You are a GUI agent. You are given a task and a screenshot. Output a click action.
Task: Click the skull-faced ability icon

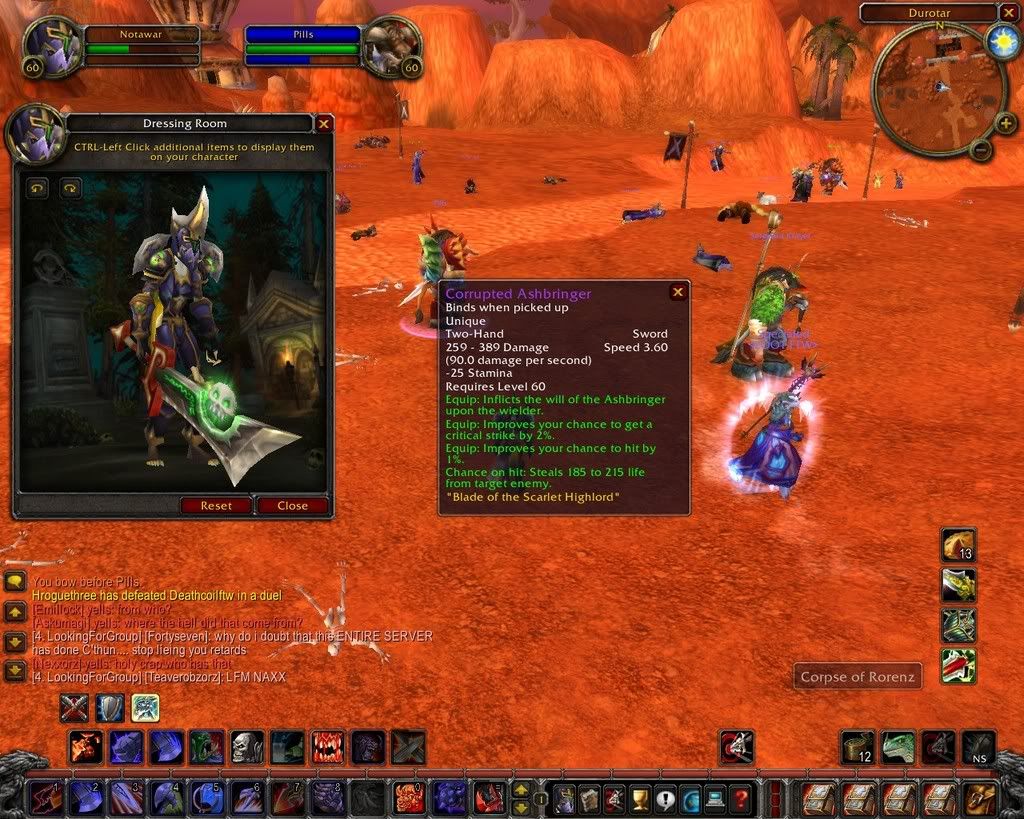click(x=246, y=747)
